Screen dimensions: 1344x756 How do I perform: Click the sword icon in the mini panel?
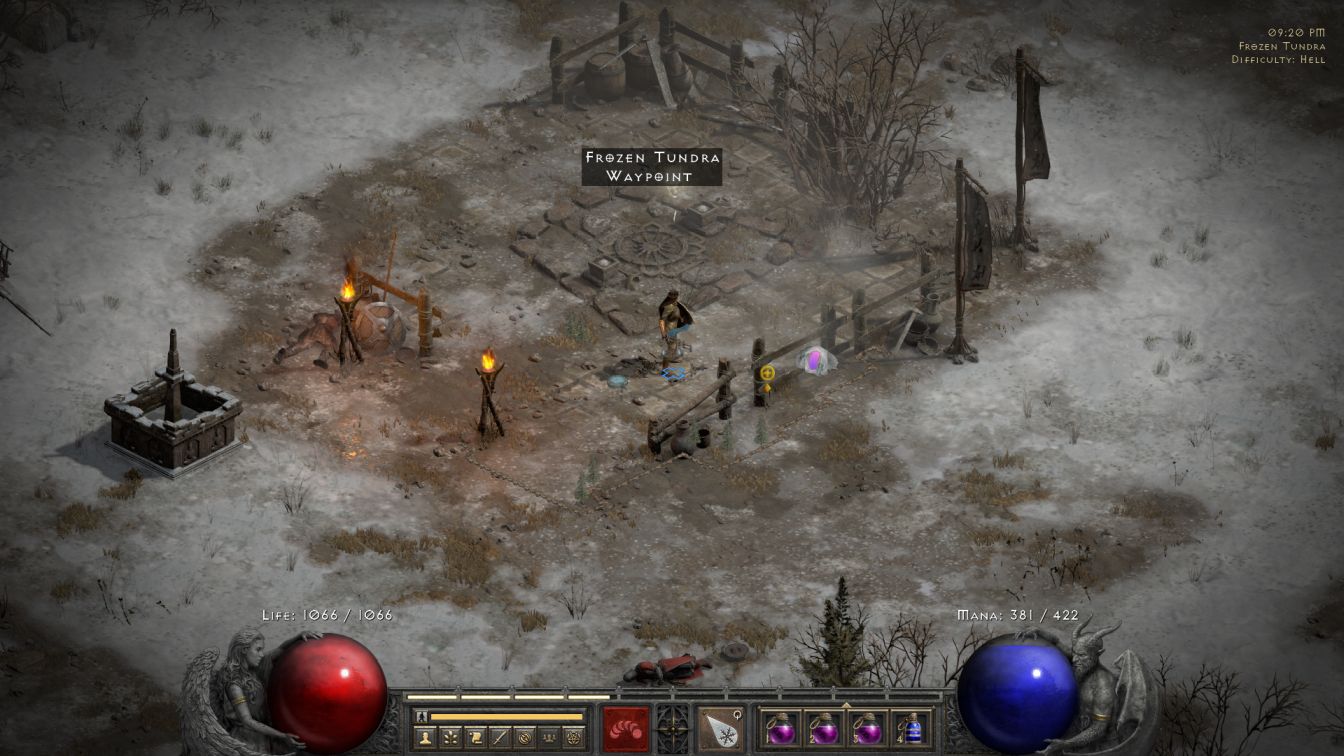pos(500,738)
